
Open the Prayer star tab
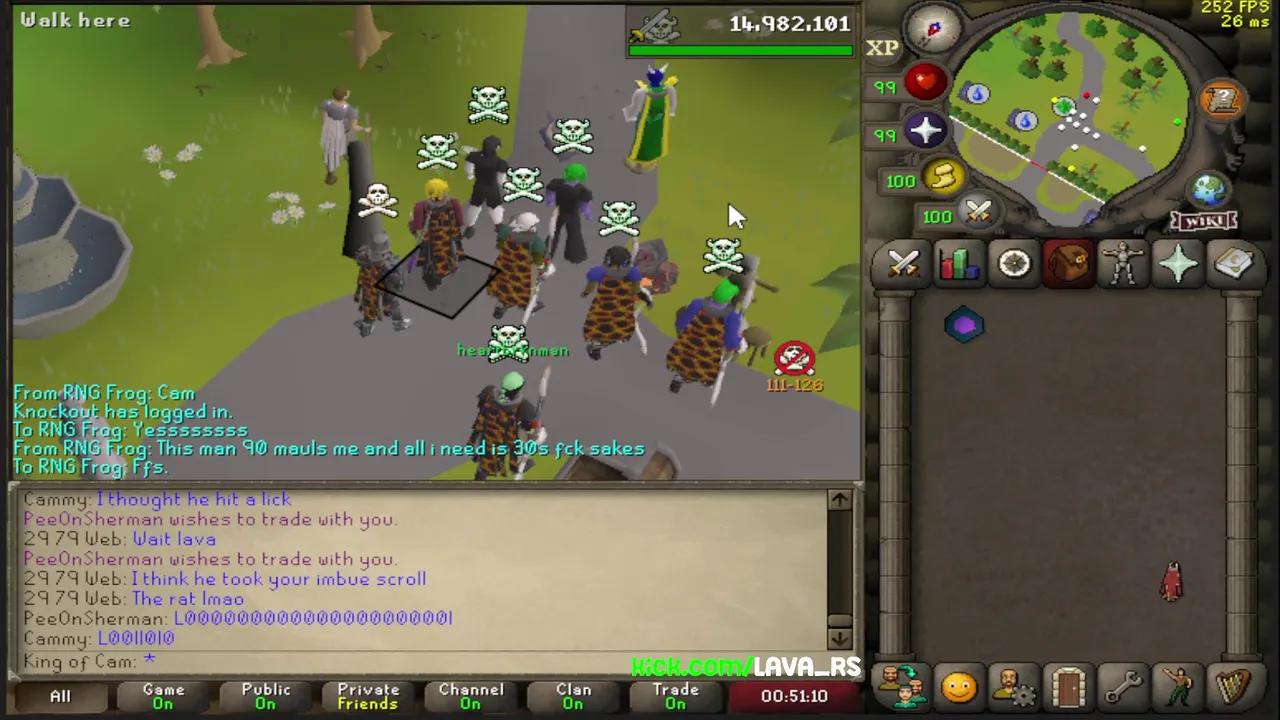(1177, 262)
